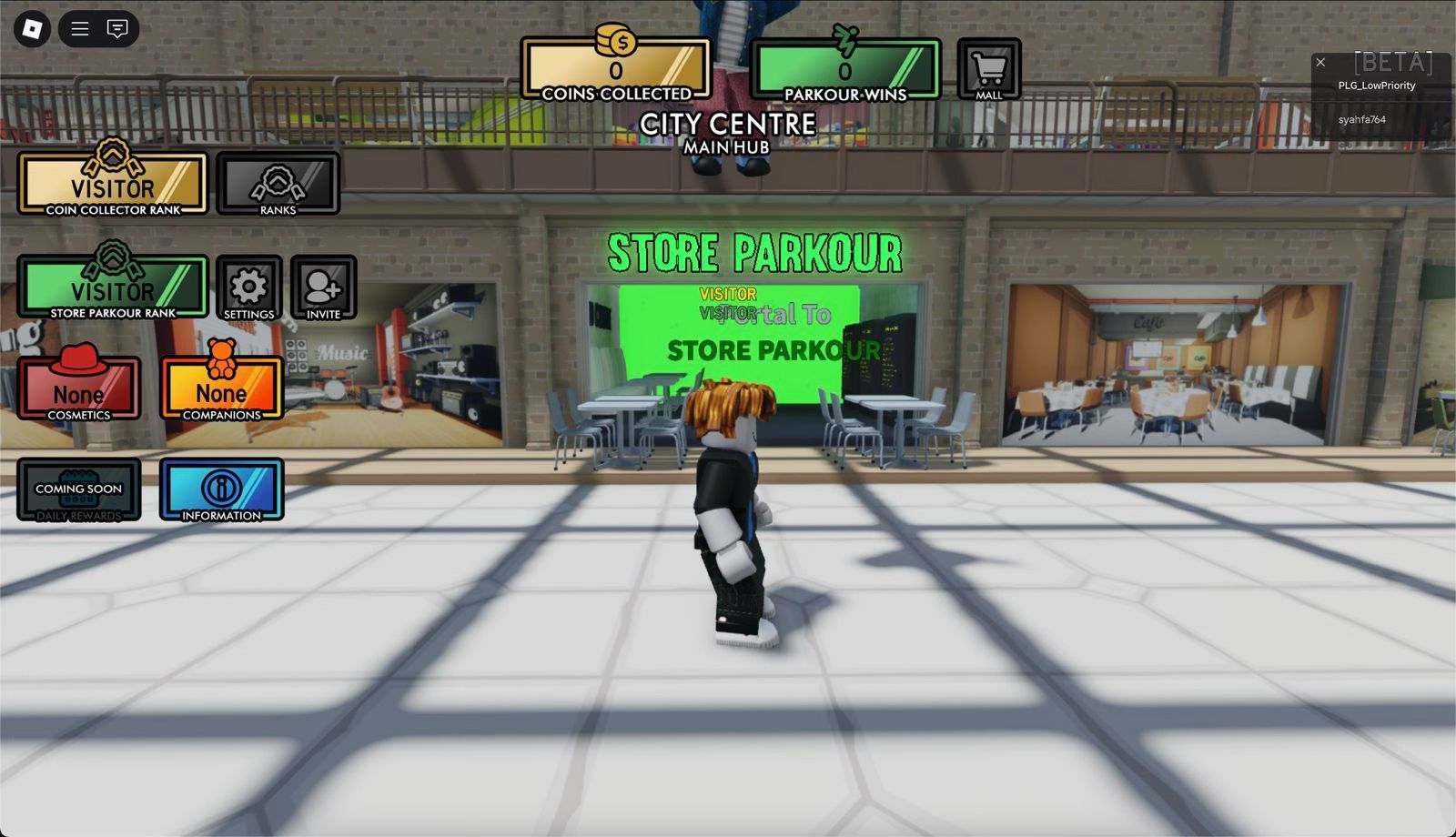Open the hamburger list menu
Viewport: 1456px width, 837px height.
[80, 29]
